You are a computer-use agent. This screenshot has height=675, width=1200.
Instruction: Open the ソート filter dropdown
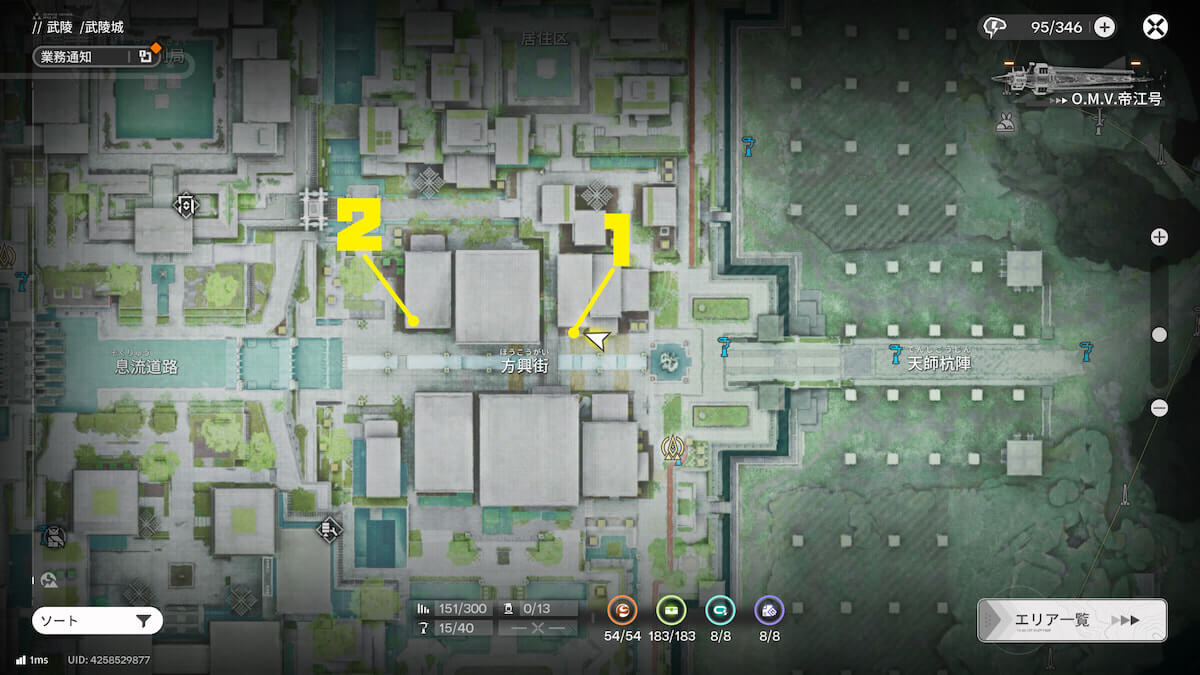(x=96, y=621)
